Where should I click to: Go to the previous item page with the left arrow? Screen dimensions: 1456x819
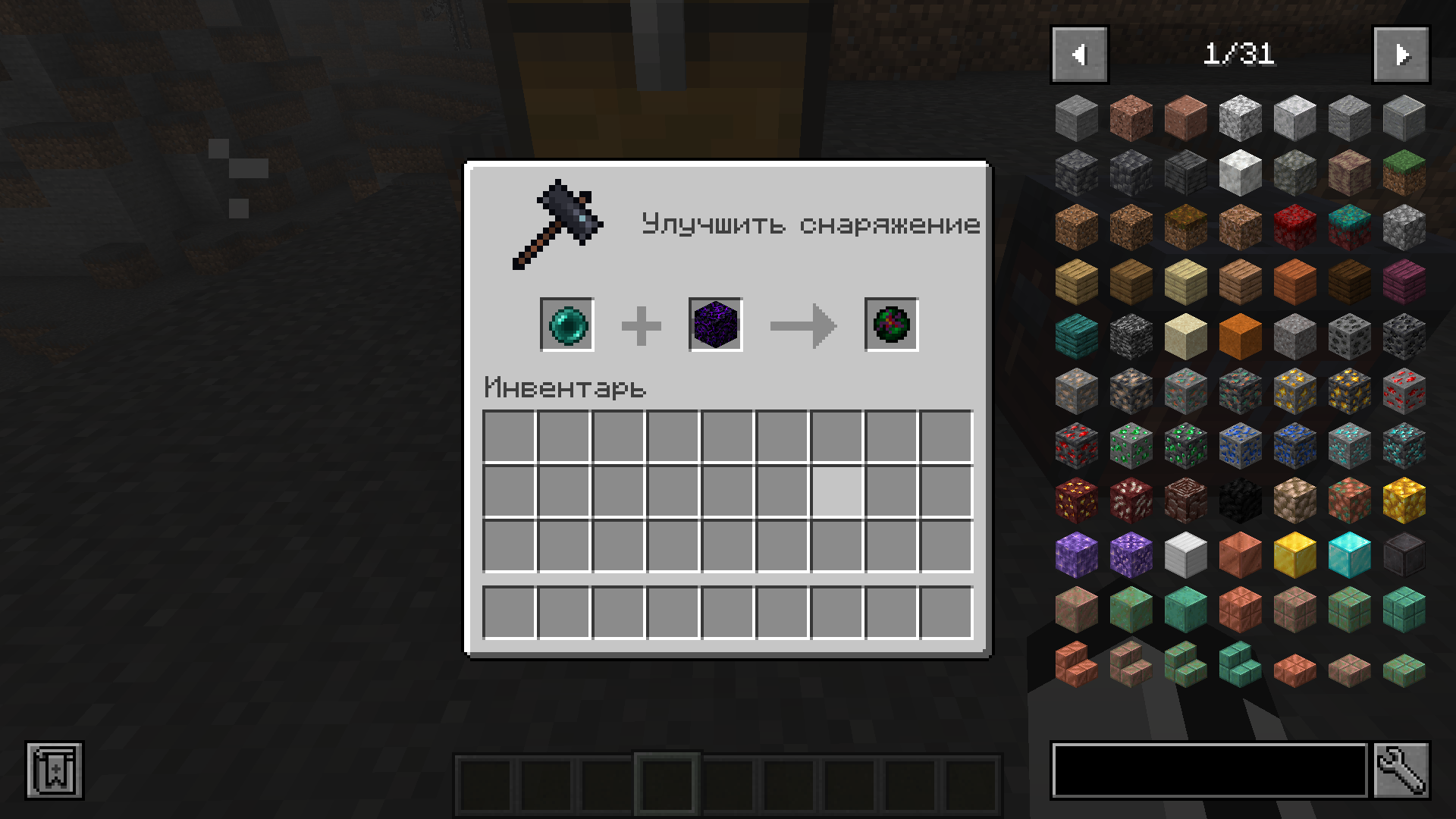pos(1078,54)
